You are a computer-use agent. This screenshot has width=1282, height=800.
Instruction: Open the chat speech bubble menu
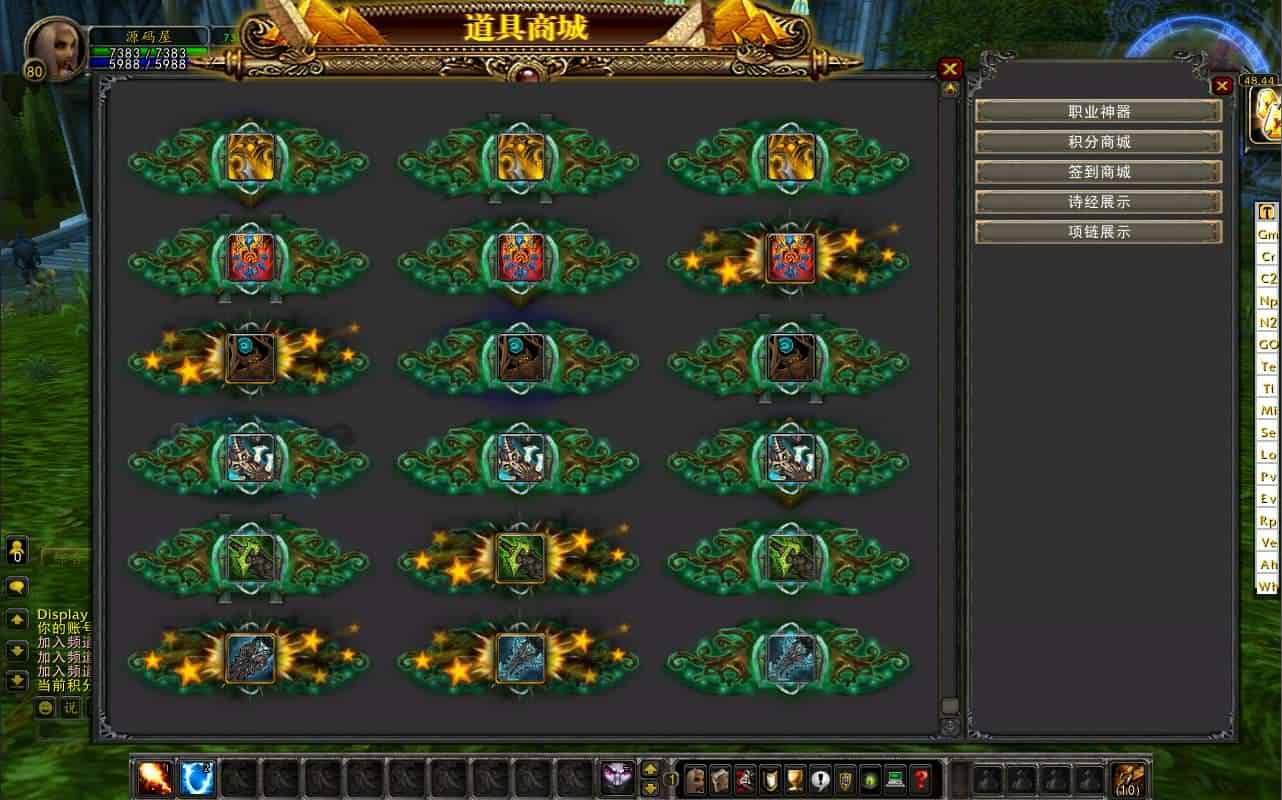17,587
